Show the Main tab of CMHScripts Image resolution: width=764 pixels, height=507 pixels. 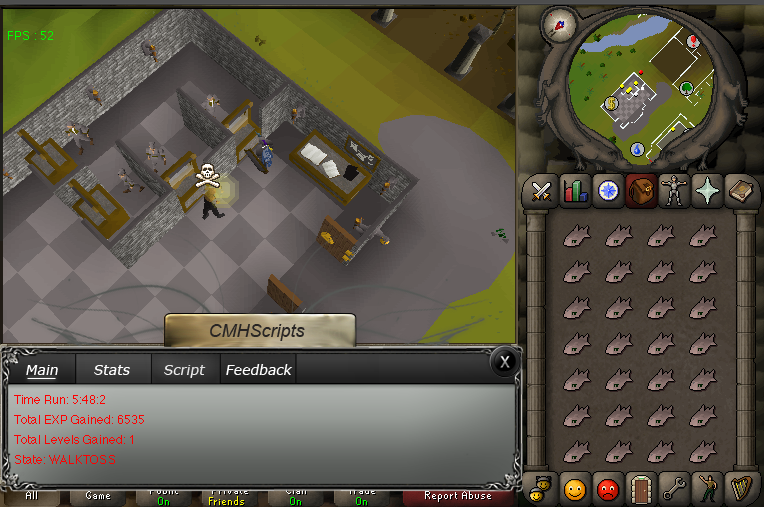[42, 370]
